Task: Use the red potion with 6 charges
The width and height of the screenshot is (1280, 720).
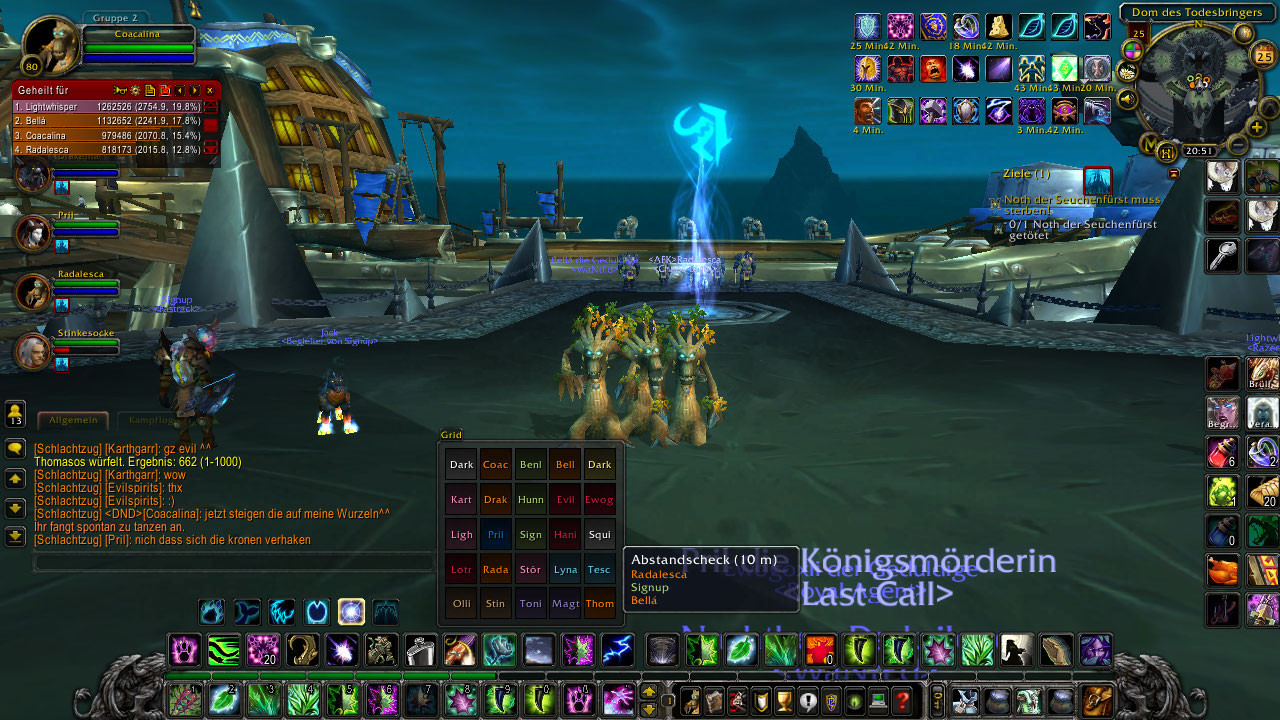Action: pyautogui.click(x=1222, y=452)
